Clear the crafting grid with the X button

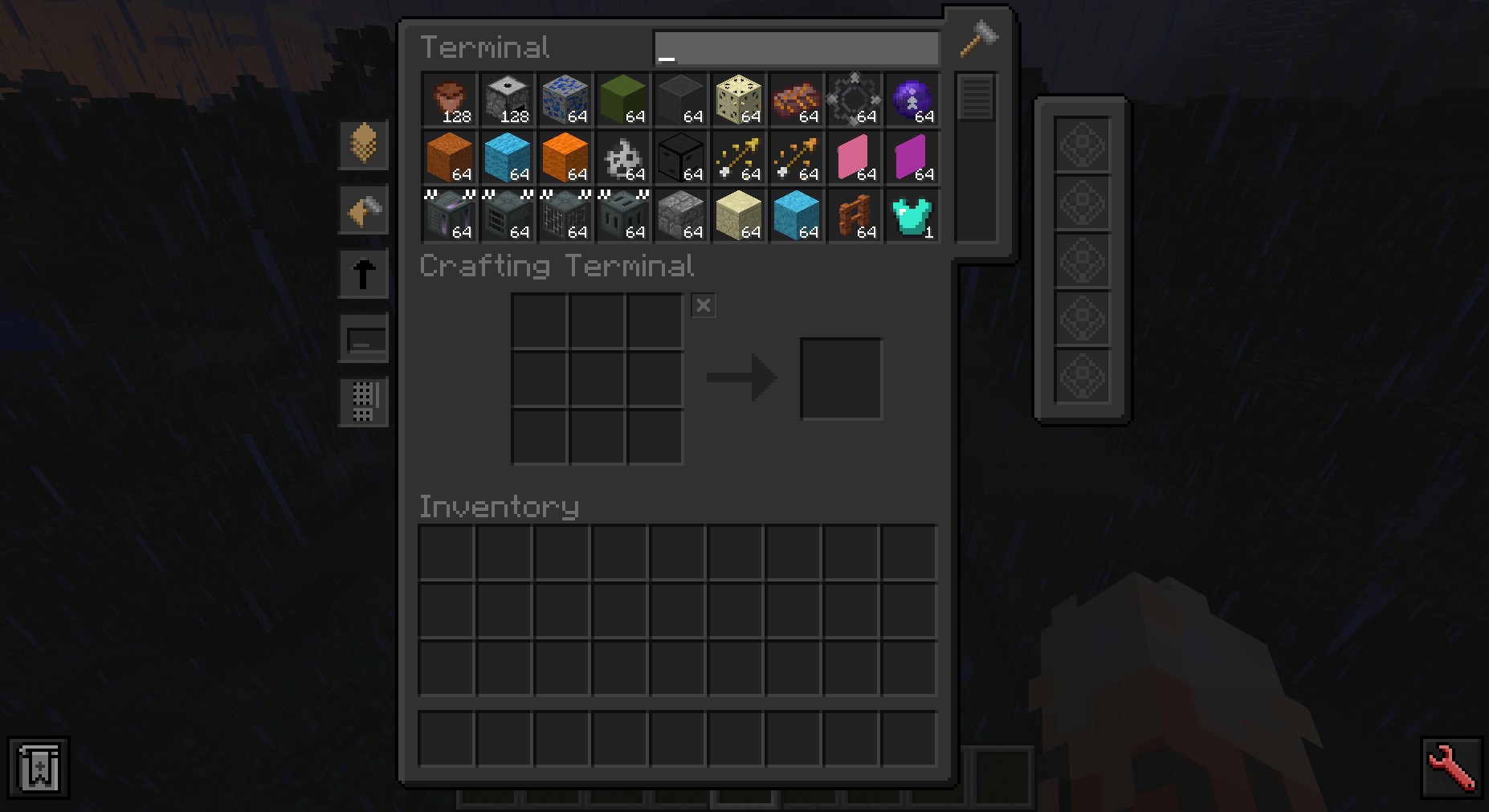704,305
